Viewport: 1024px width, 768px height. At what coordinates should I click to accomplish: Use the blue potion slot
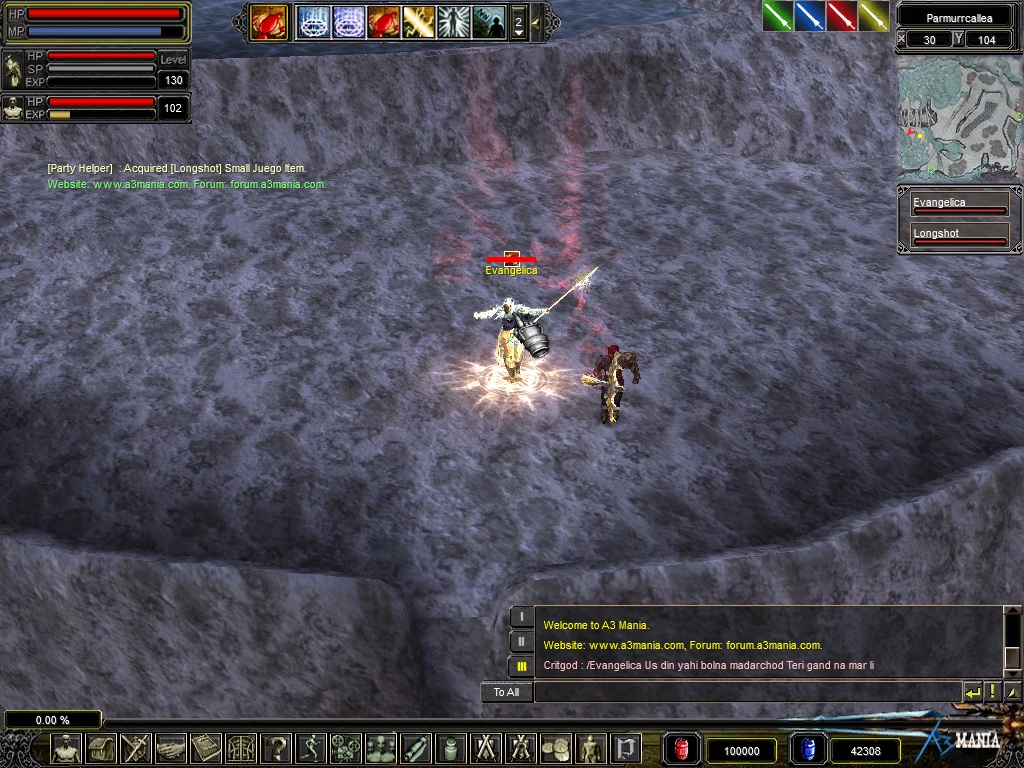pos(808,749)
